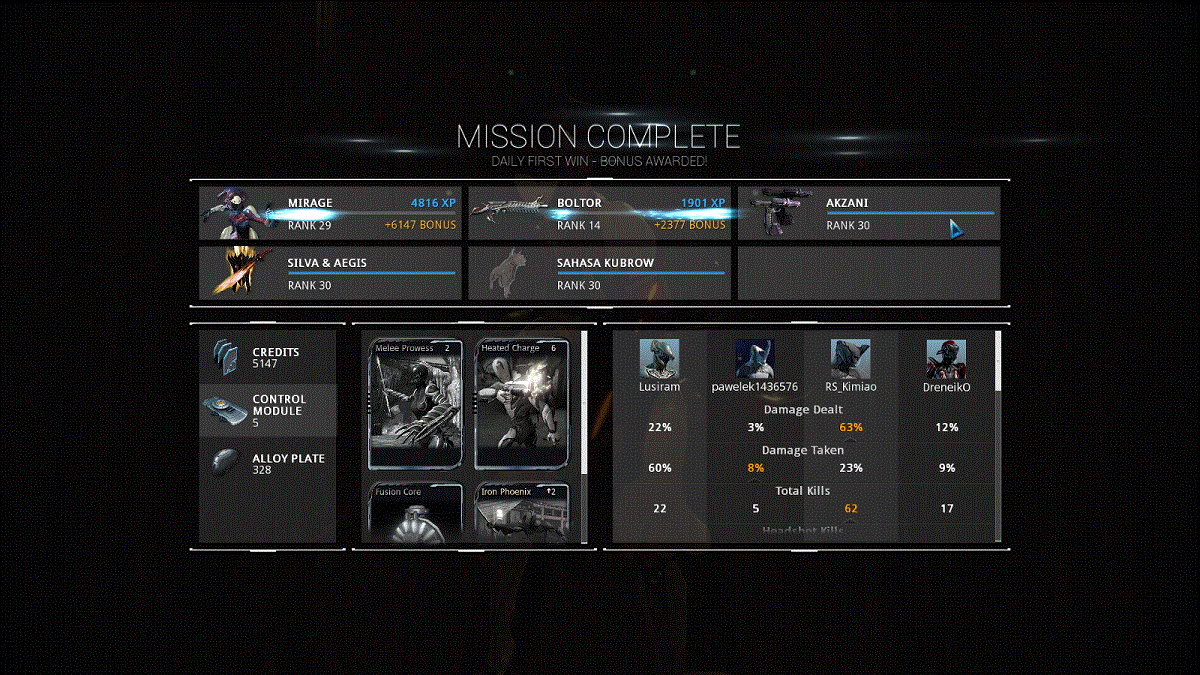Select the Boltor weapon XP panel
Image resolution: width=1200 pixels, height=675 pixels.
(x=600, y=213)
